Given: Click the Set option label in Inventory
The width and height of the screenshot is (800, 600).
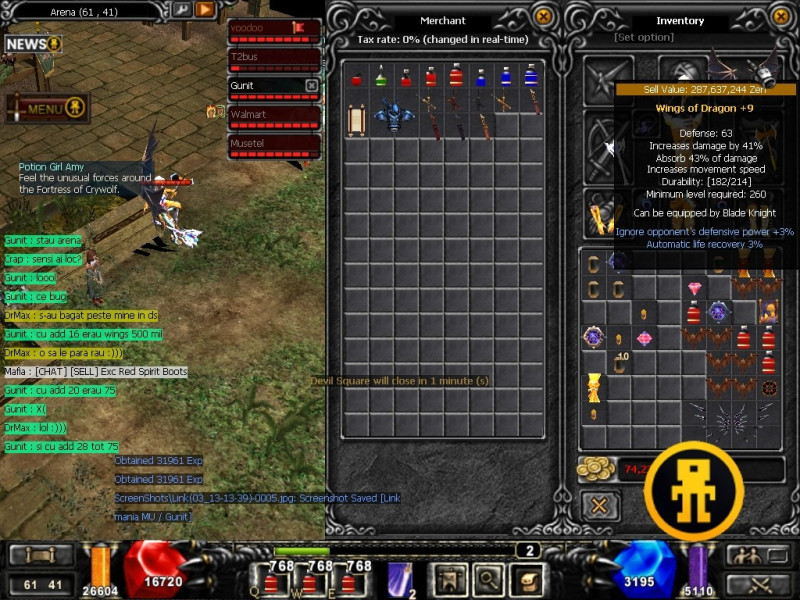Looking at the screenshot, I should click(x=644, y=37).
